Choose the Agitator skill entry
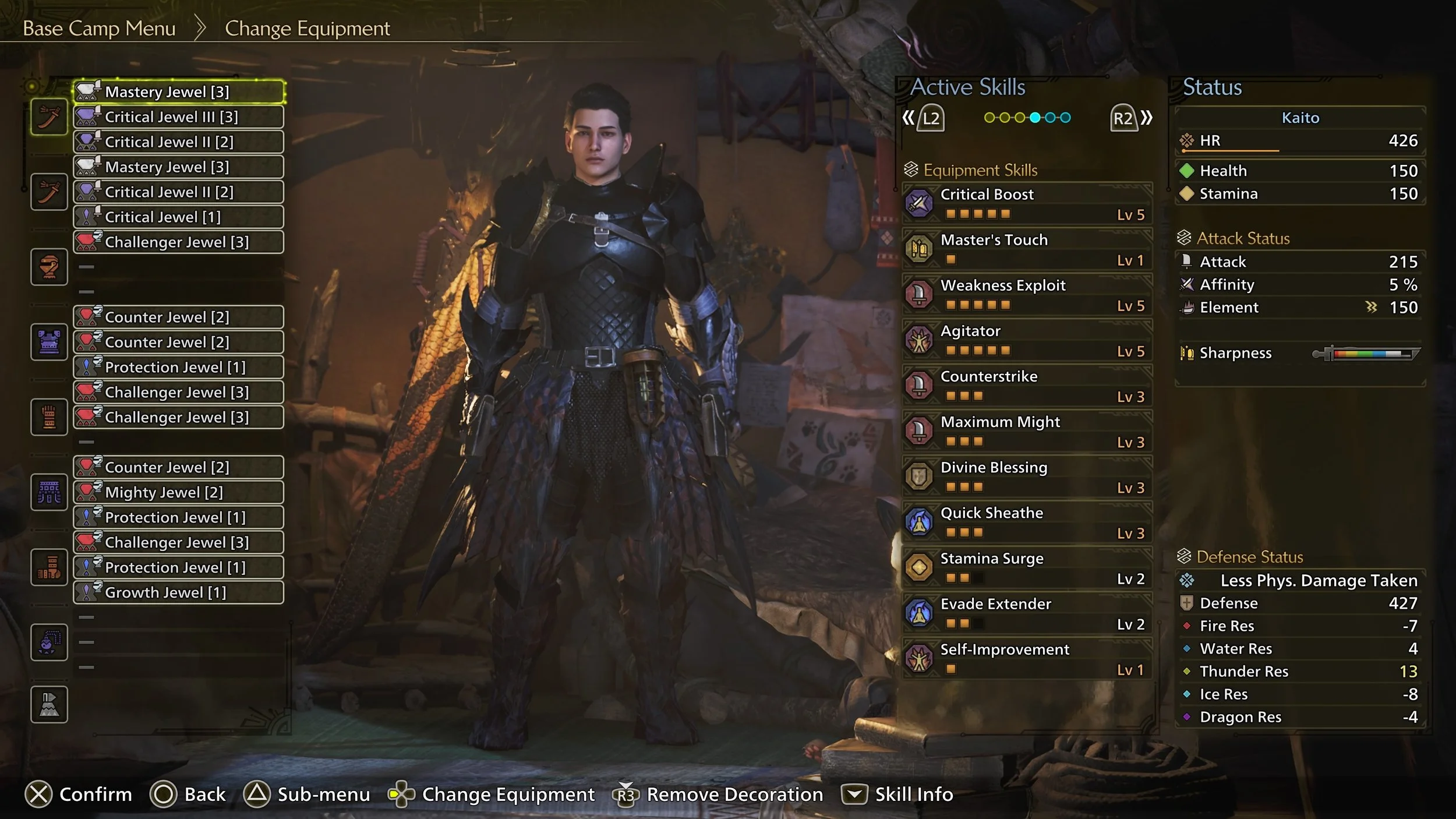Viewport: 1456px width, 819px height. [1027, 340]
